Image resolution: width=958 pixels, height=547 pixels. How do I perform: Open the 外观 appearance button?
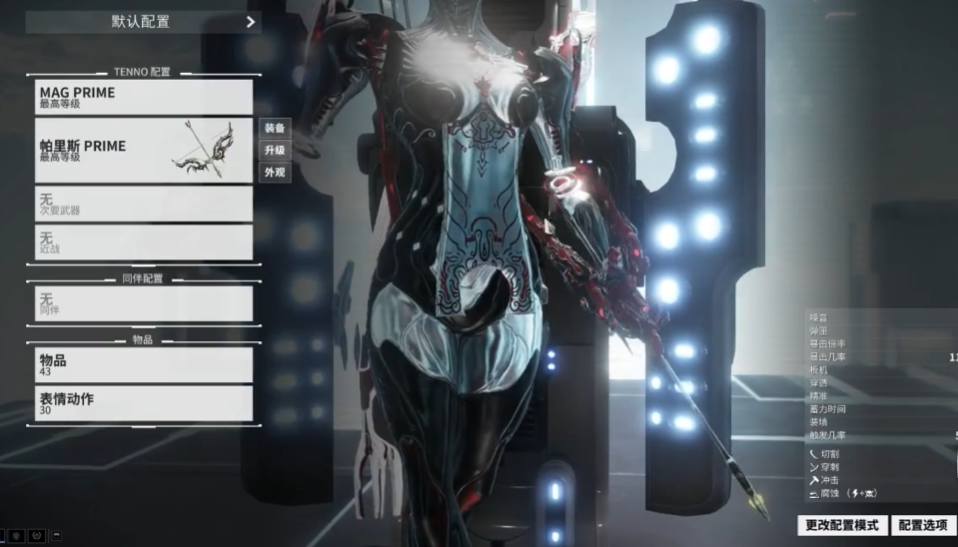275,172
